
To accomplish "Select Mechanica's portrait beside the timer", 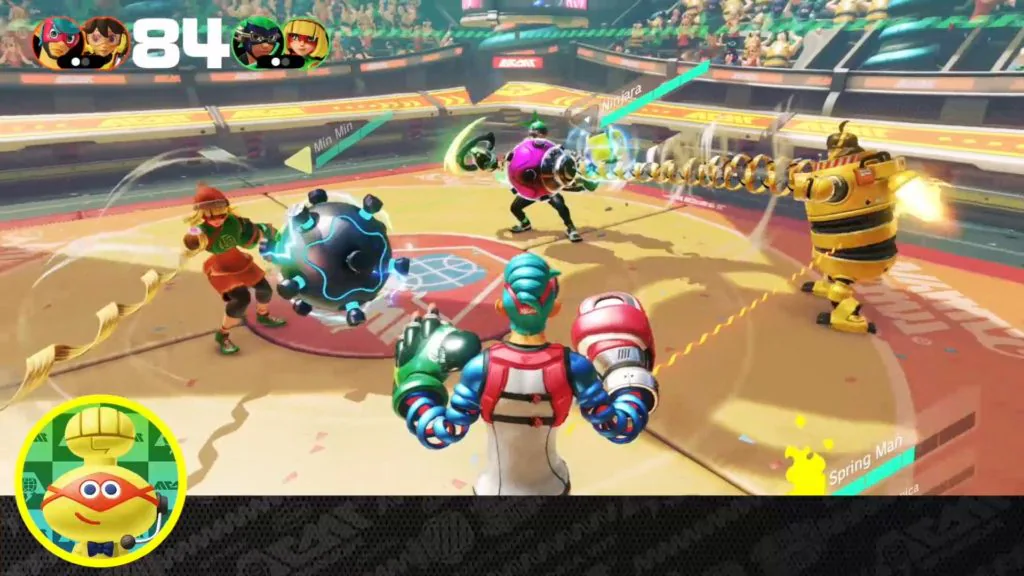I will pyautogui.click(x=103, y=42).
